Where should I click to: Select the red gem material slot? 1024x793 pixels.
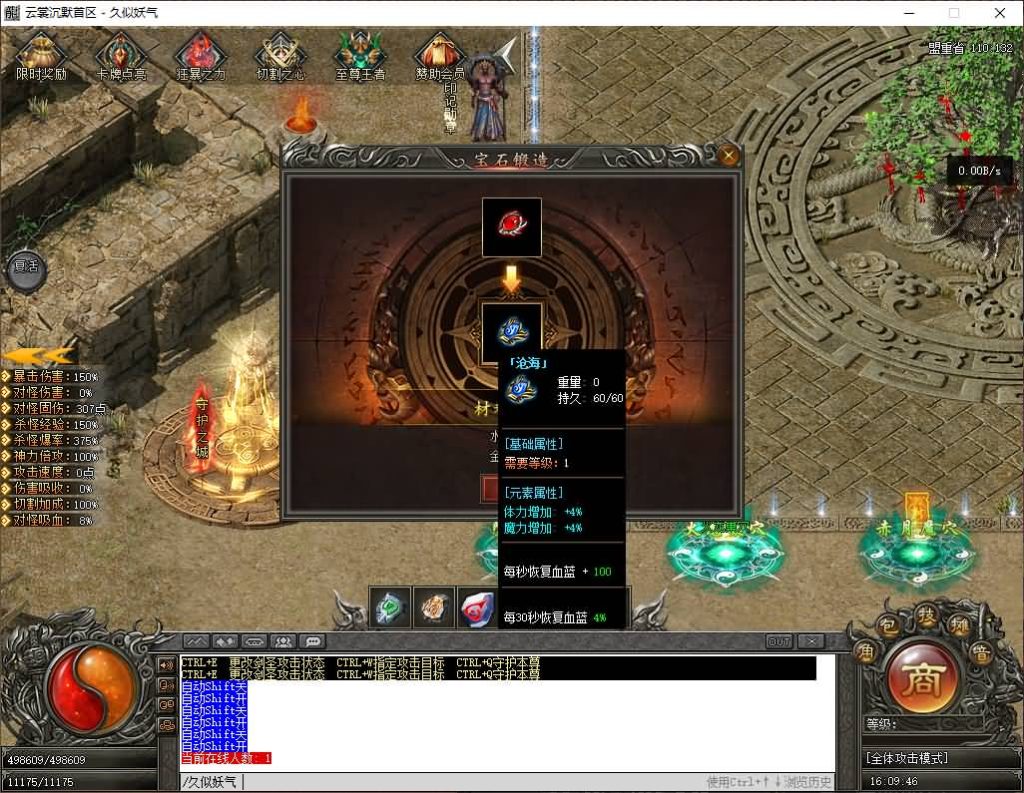(x=512, y=227)
